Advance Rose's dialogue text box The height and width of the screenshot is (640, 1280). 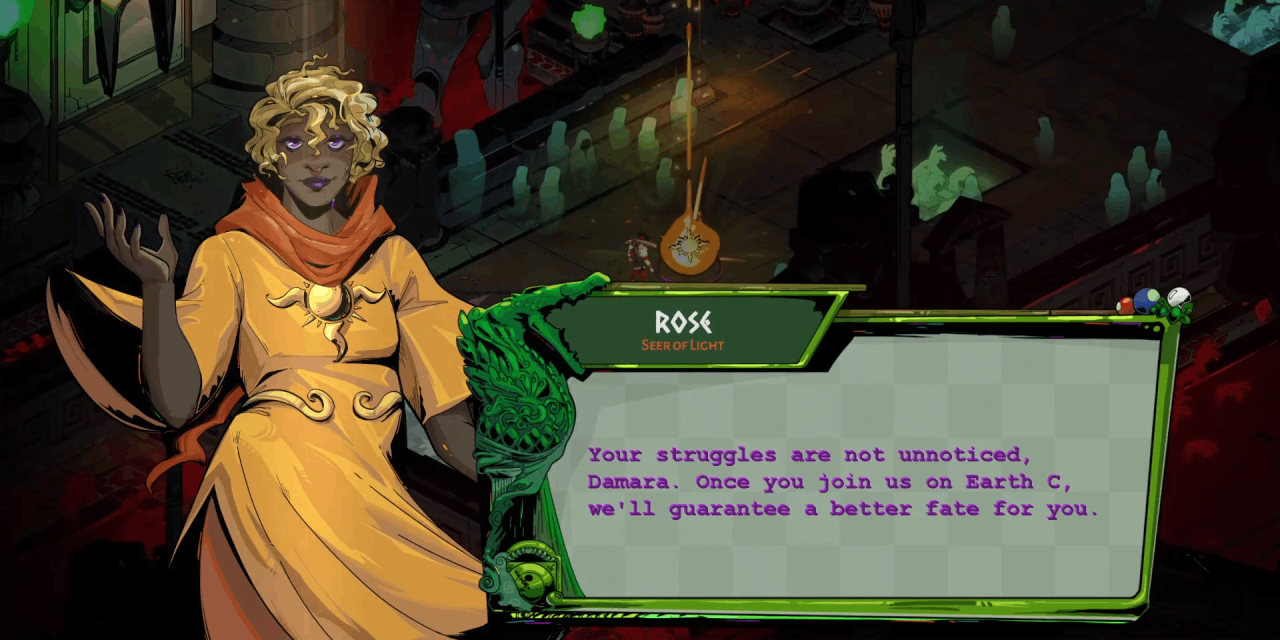pos(860,480)
